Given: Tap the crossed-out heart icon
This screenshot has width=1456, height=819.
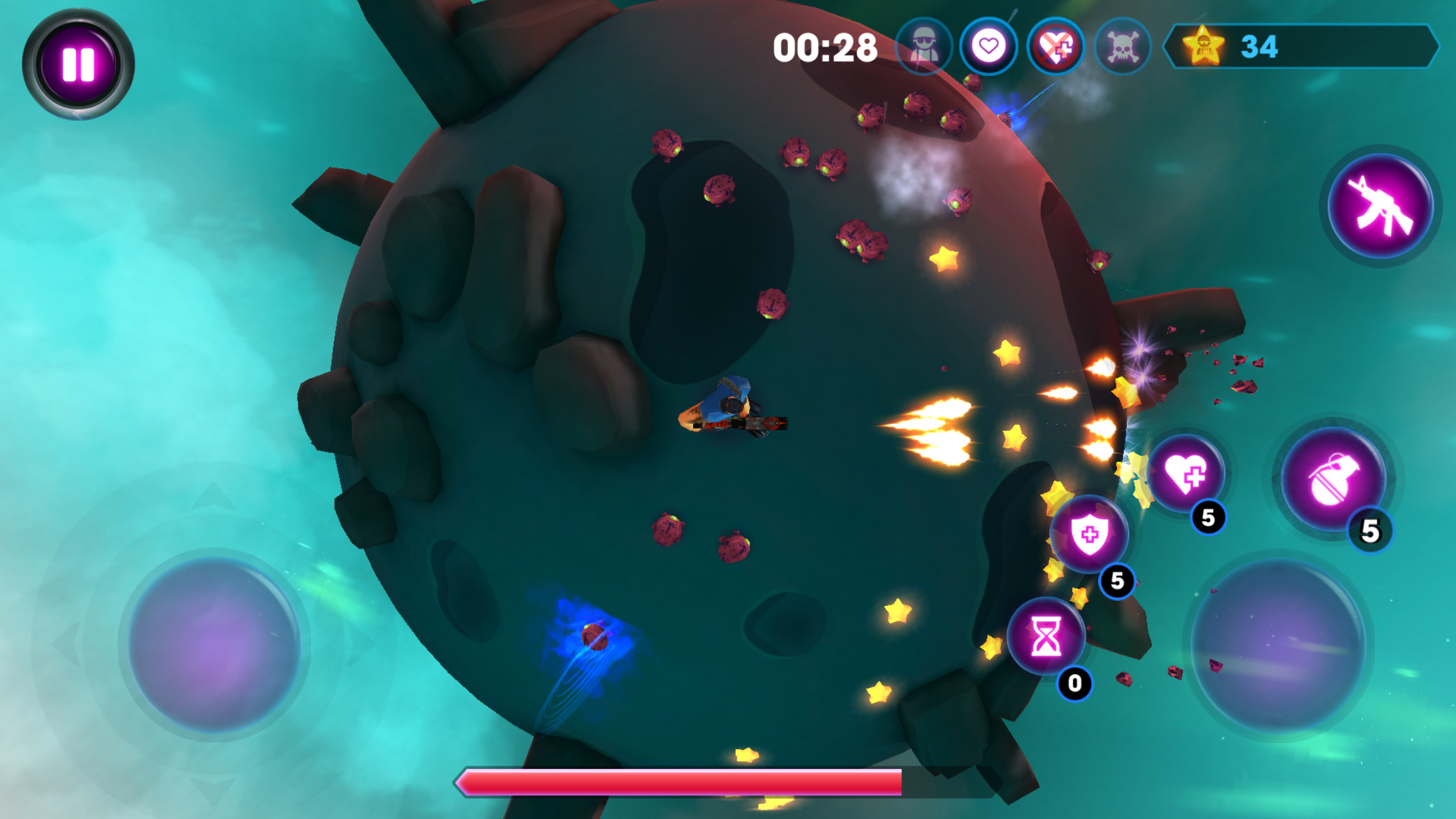Looking at the screenshot, I should tap(1055, 46).
